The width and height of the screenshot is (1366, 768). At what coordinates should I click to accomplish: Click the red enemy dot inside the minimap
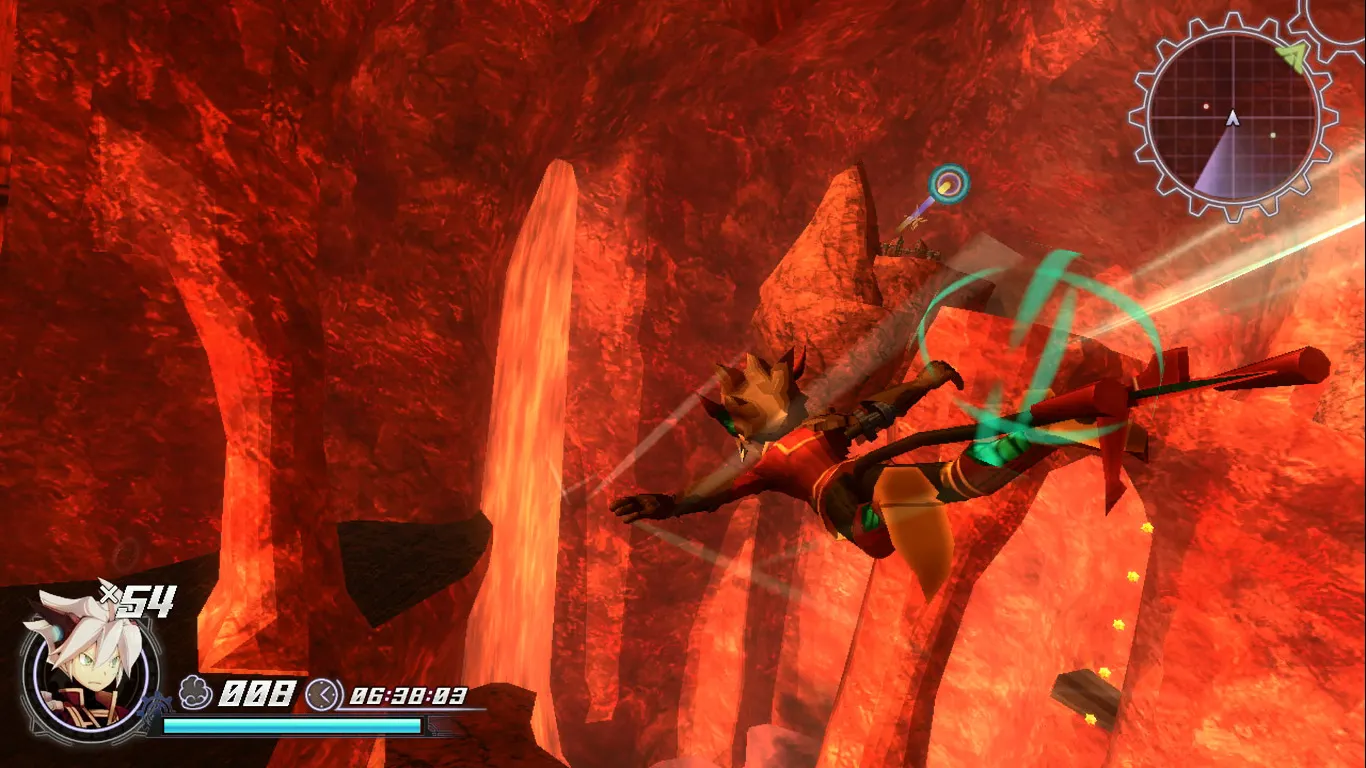coord(1205,106)
